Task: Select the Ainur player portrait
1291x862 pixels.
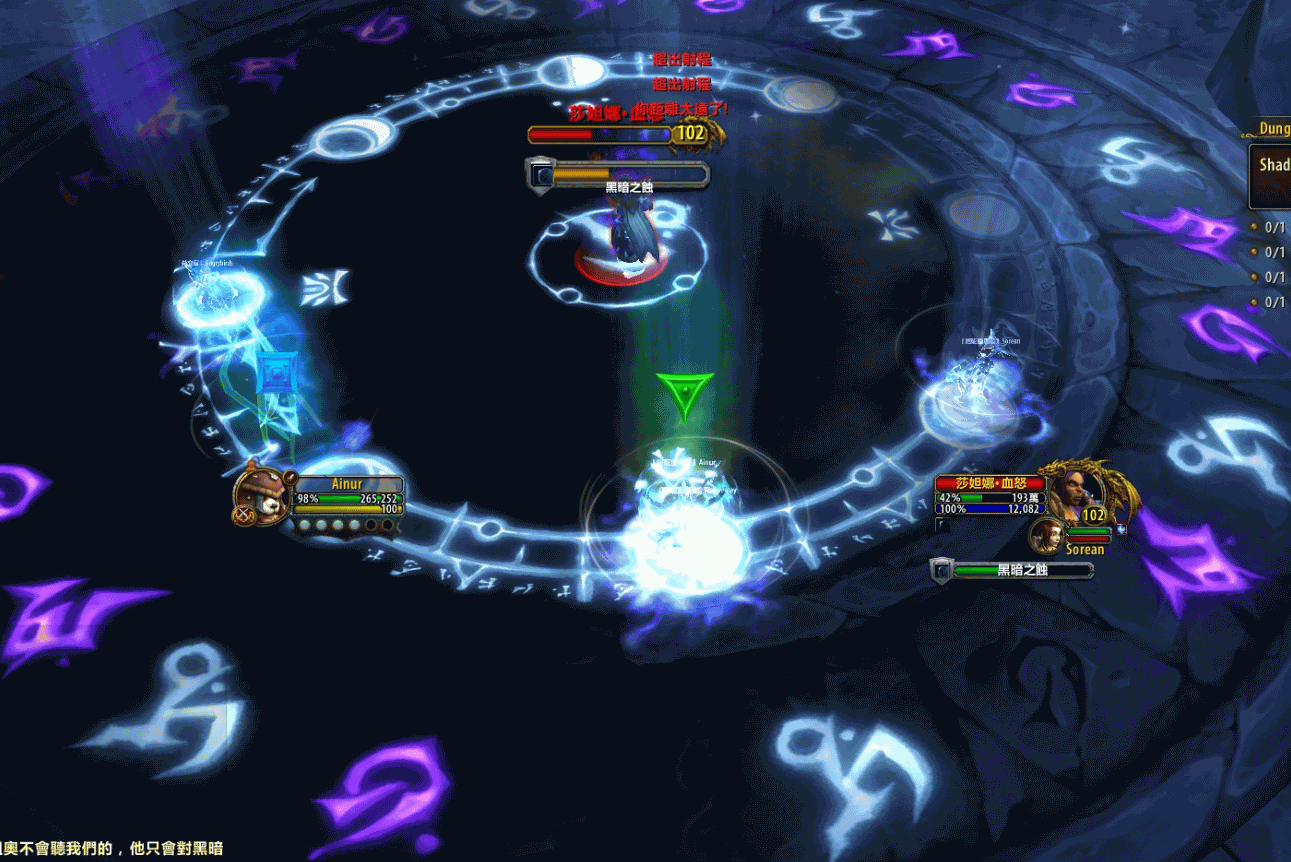Action: 261,494
